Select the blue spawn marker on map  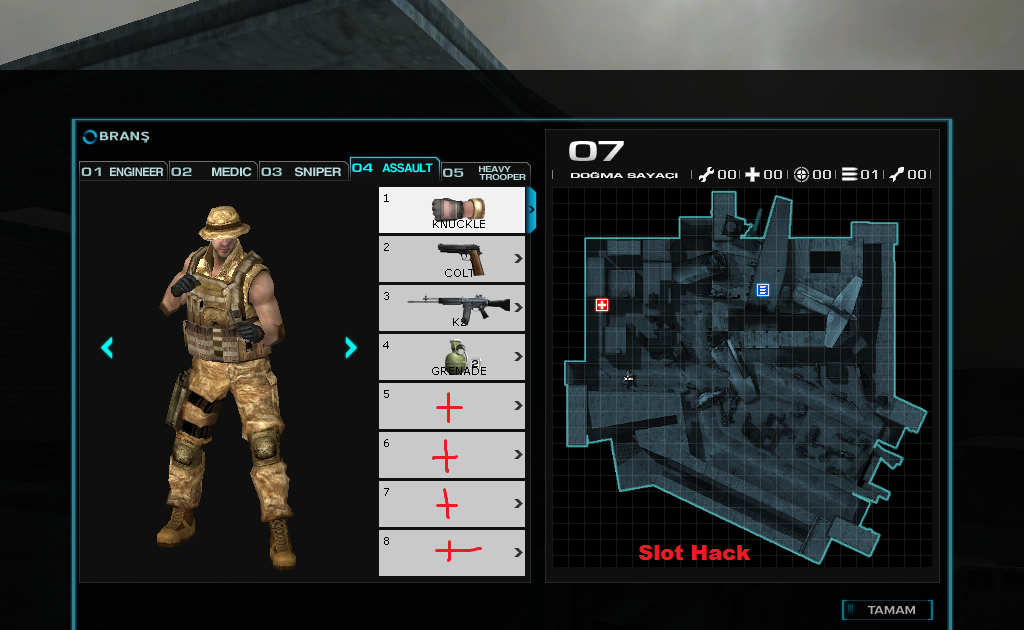(763, 290)
